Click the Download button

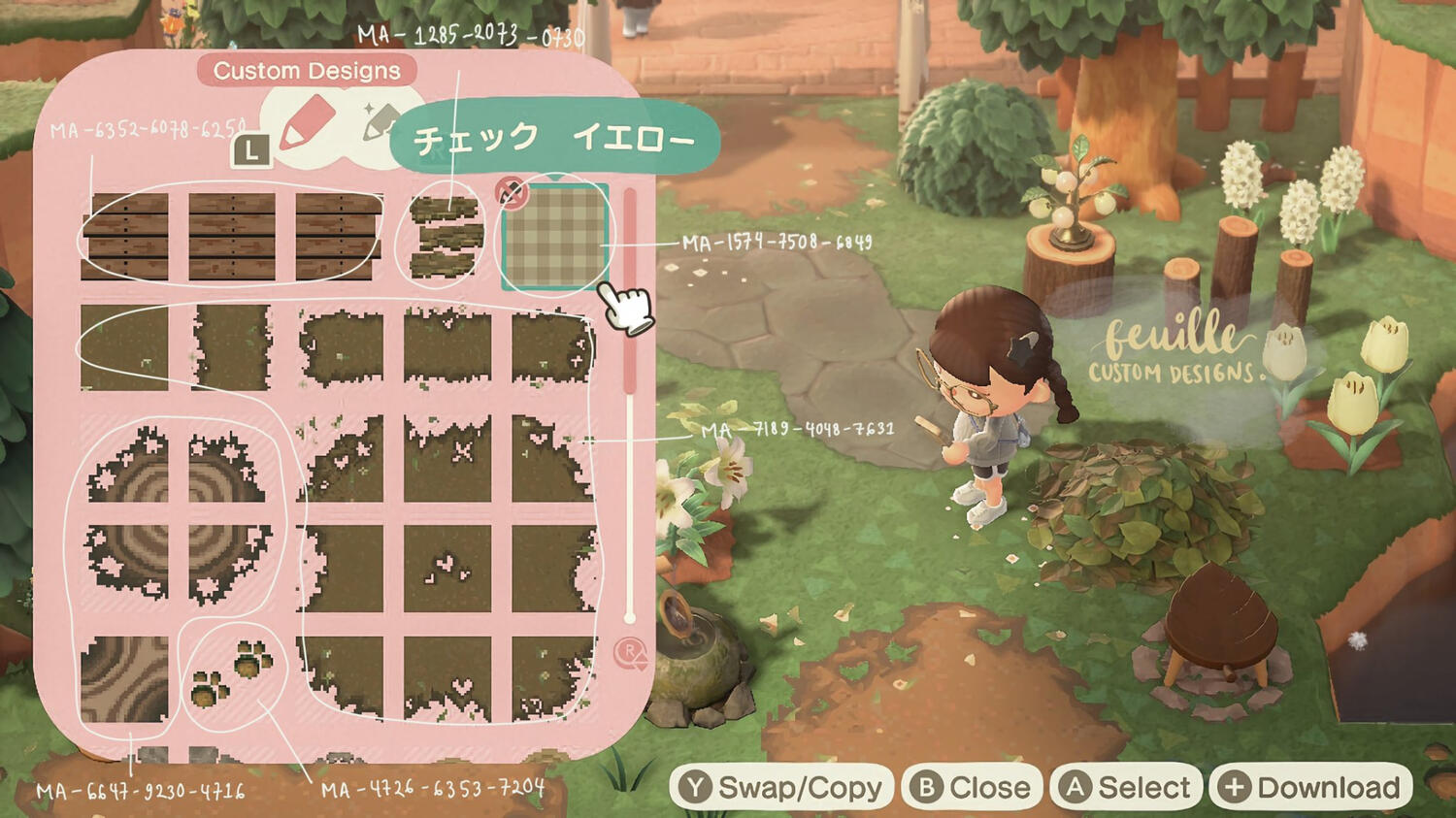tap(1311, 787)
